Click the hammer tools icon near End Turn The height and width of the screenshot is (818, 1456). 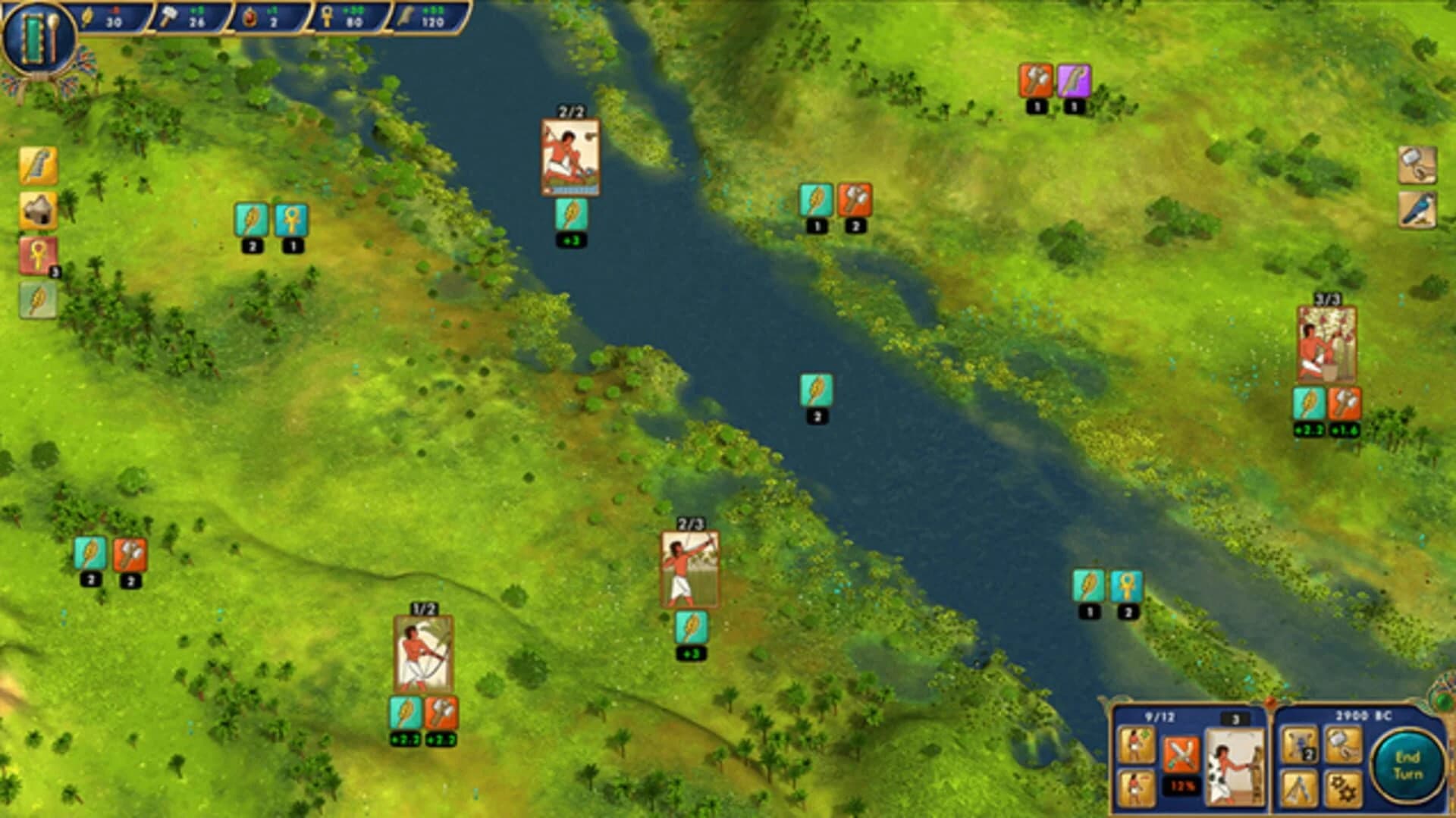click(x=1343, y=744)
